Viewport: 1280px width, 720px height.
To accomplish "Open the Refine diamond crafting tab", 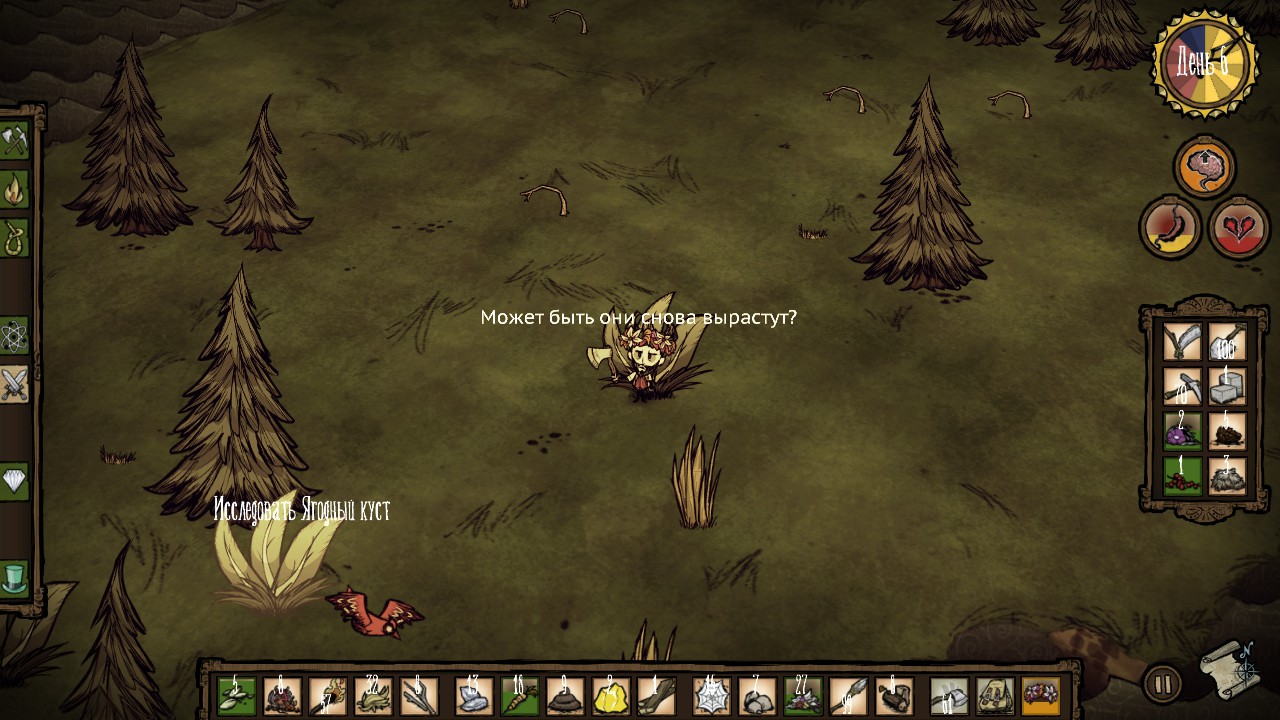I will [x=14, y=482].
